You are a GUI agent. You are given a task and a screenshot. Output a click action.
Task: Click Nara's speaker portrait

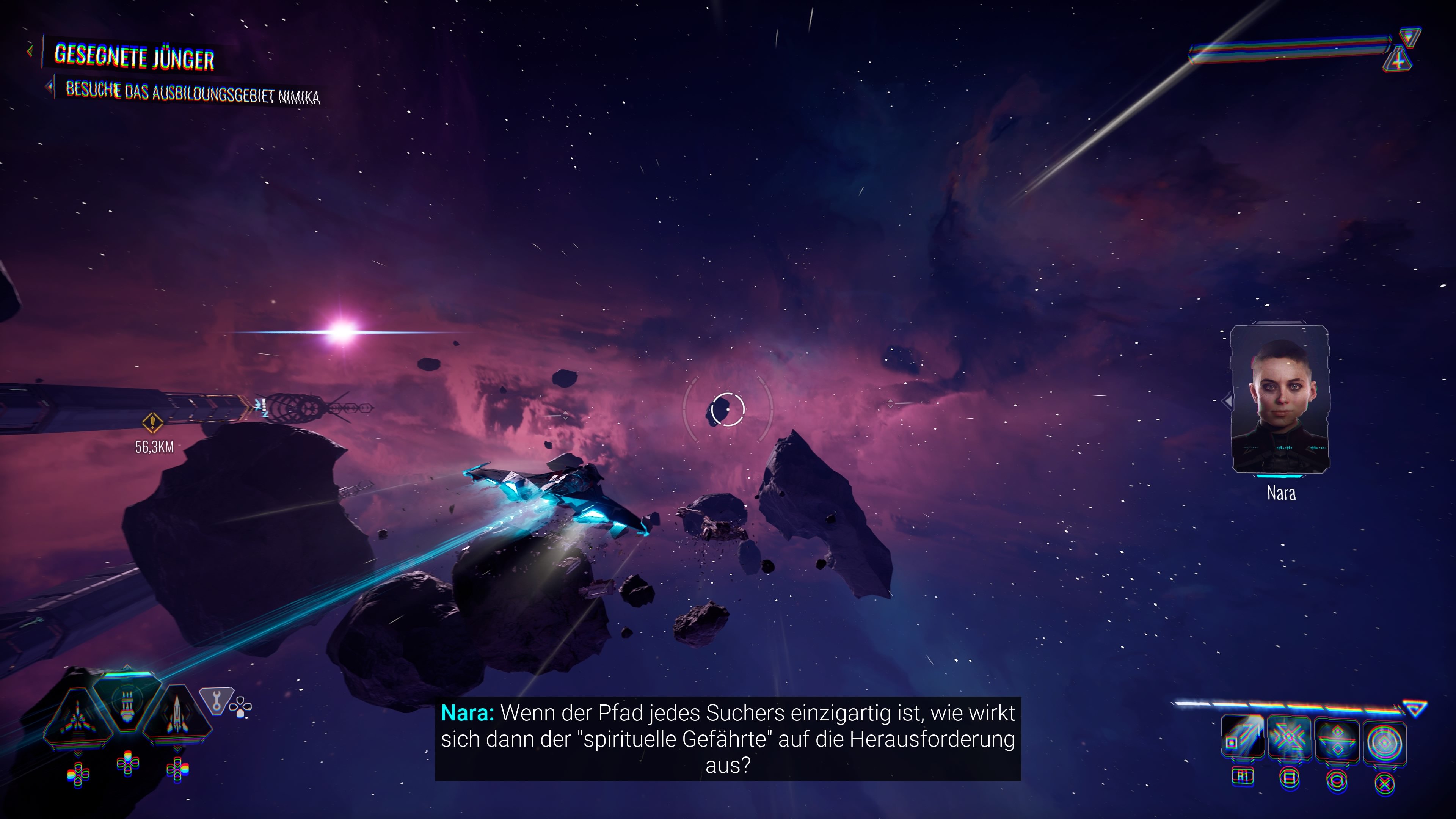[1280, 400]
